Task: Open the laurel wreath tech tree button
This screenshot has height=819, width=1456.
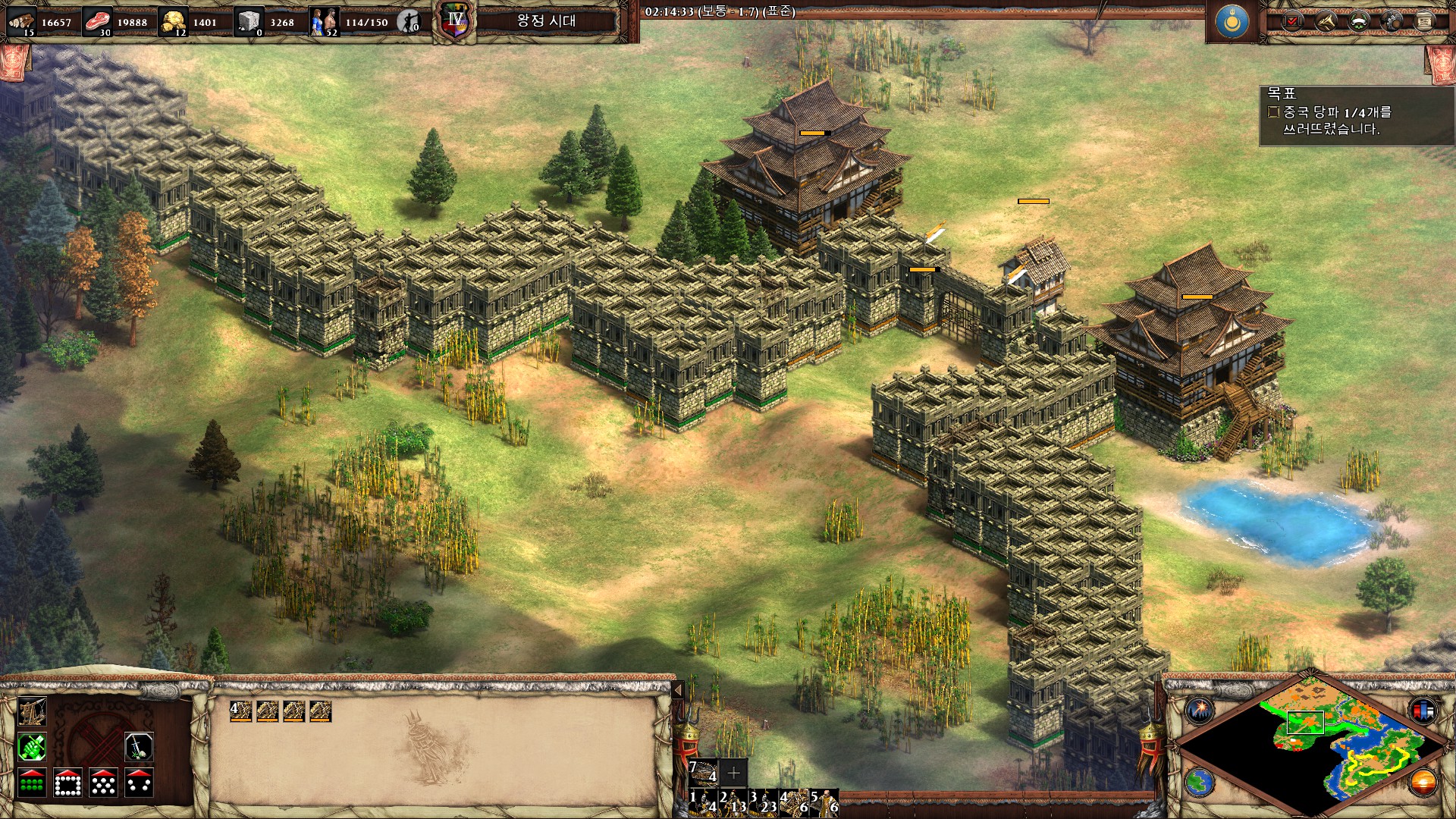Action: click(1358, 21)
